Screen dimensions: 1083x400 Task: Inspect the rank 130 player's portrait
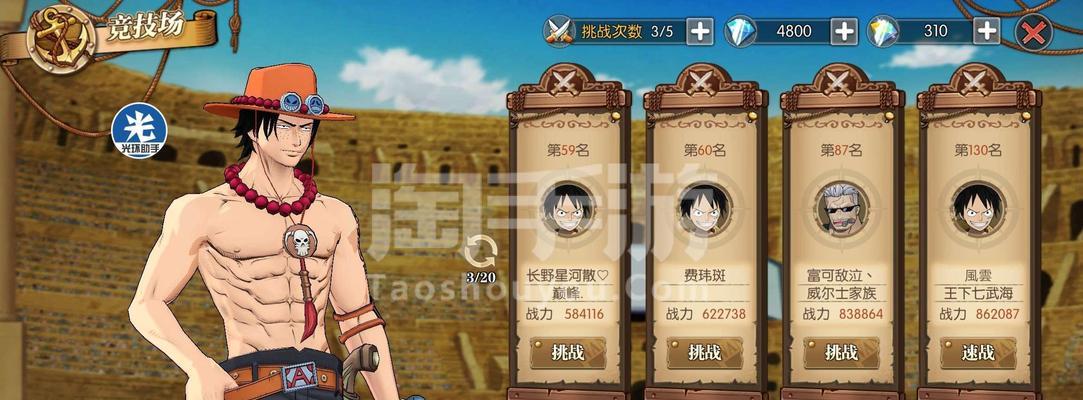point(977,208)
